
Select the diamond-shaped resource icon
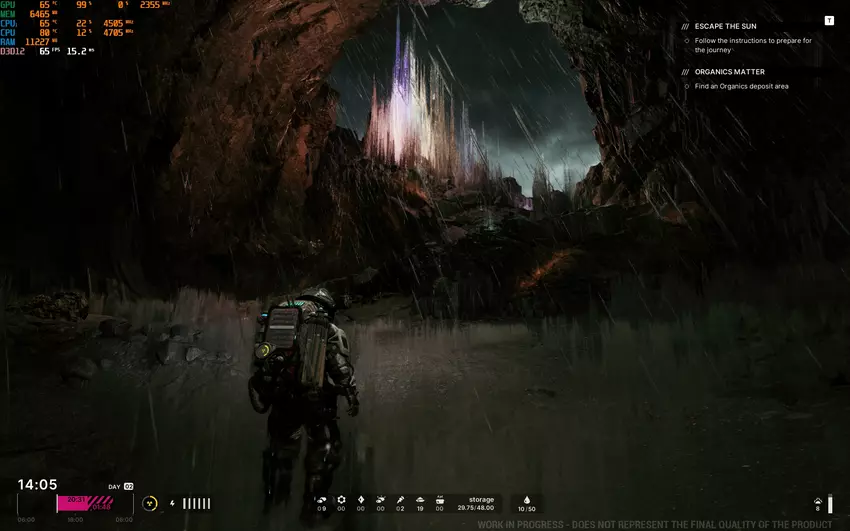(361, 499)
